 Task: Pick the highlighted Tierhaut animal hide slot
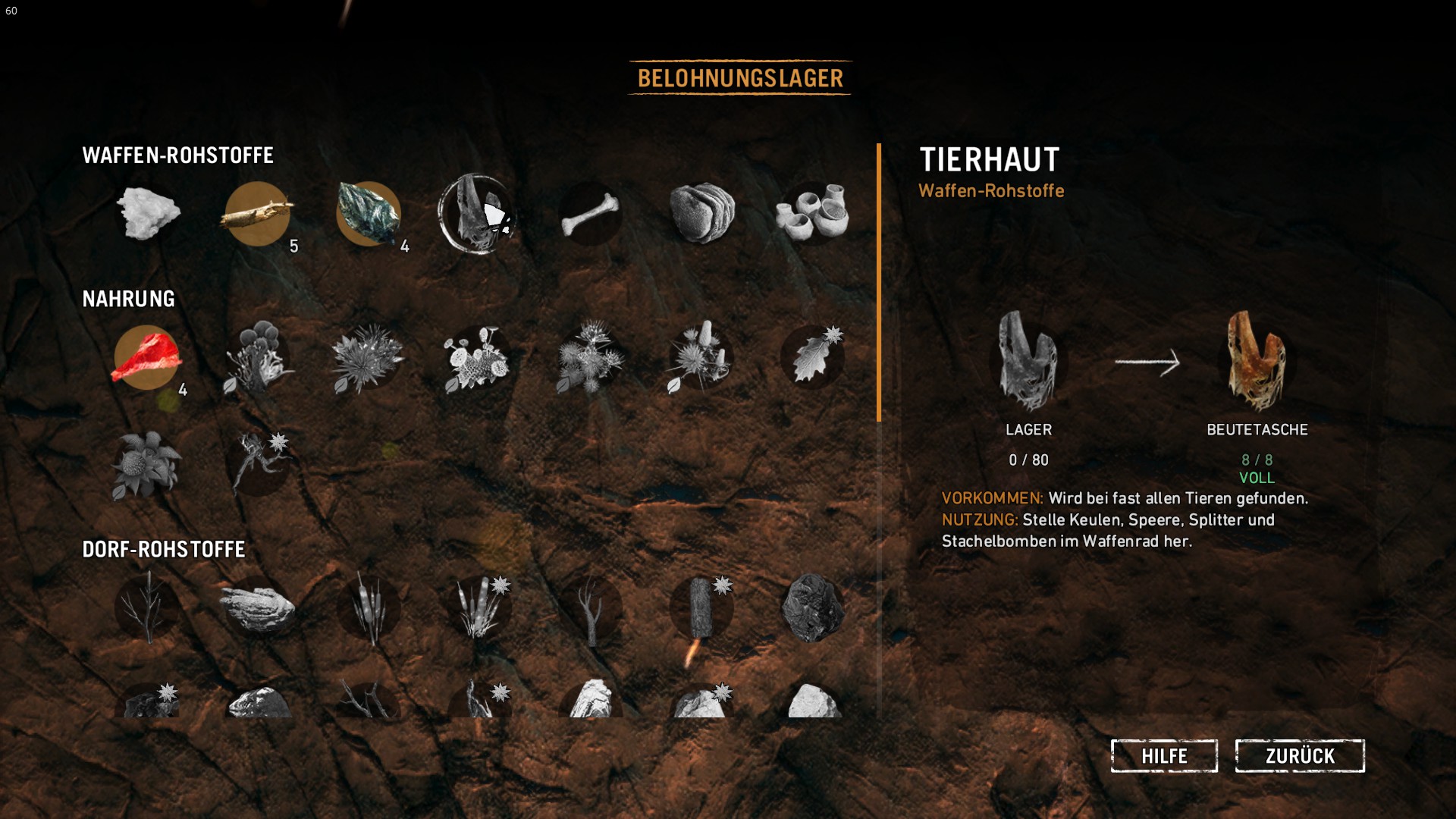(x=478, y=214)
